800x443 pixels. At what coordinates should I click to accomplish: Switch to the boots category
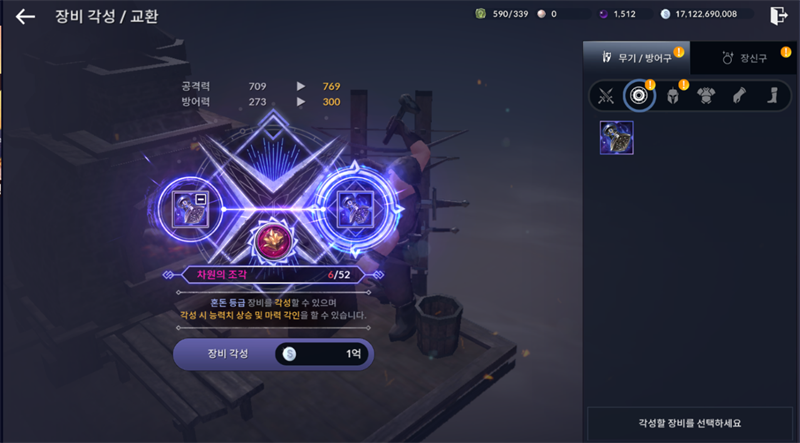click(771, 96)
